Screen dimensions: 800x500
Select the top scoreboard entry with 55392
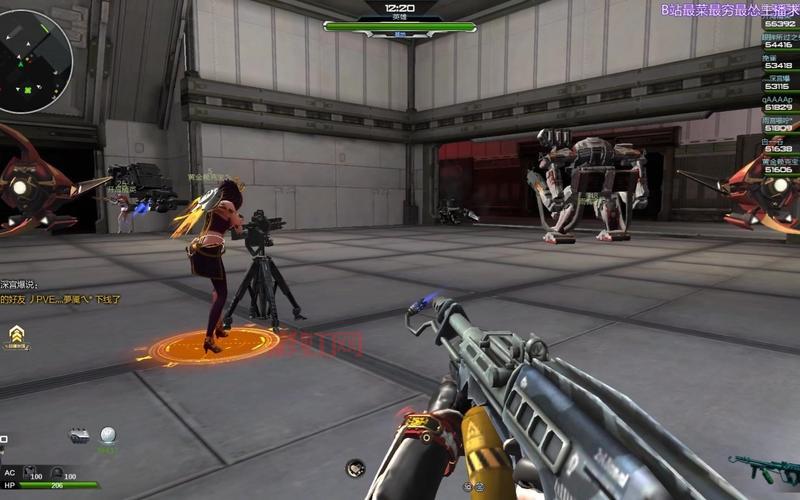(779, 24)
